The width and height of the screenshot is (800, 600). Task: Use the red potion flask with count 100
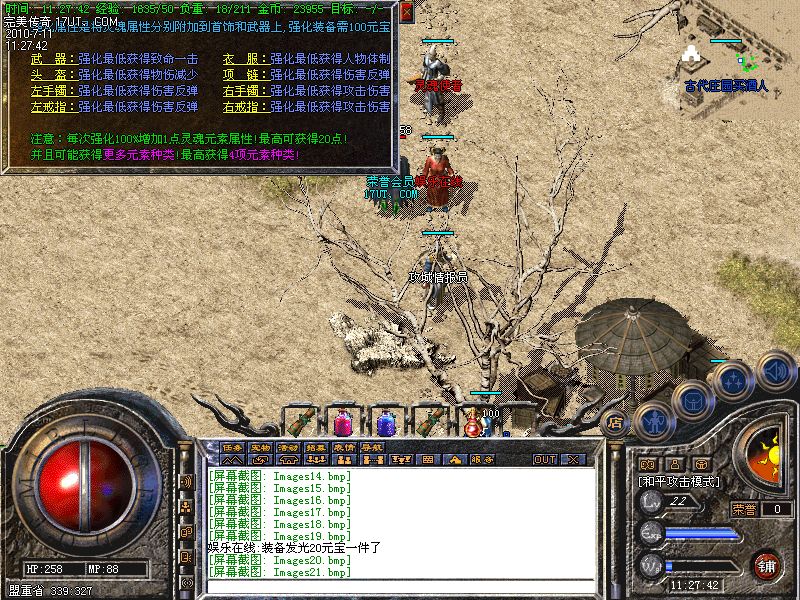point(473,424)
